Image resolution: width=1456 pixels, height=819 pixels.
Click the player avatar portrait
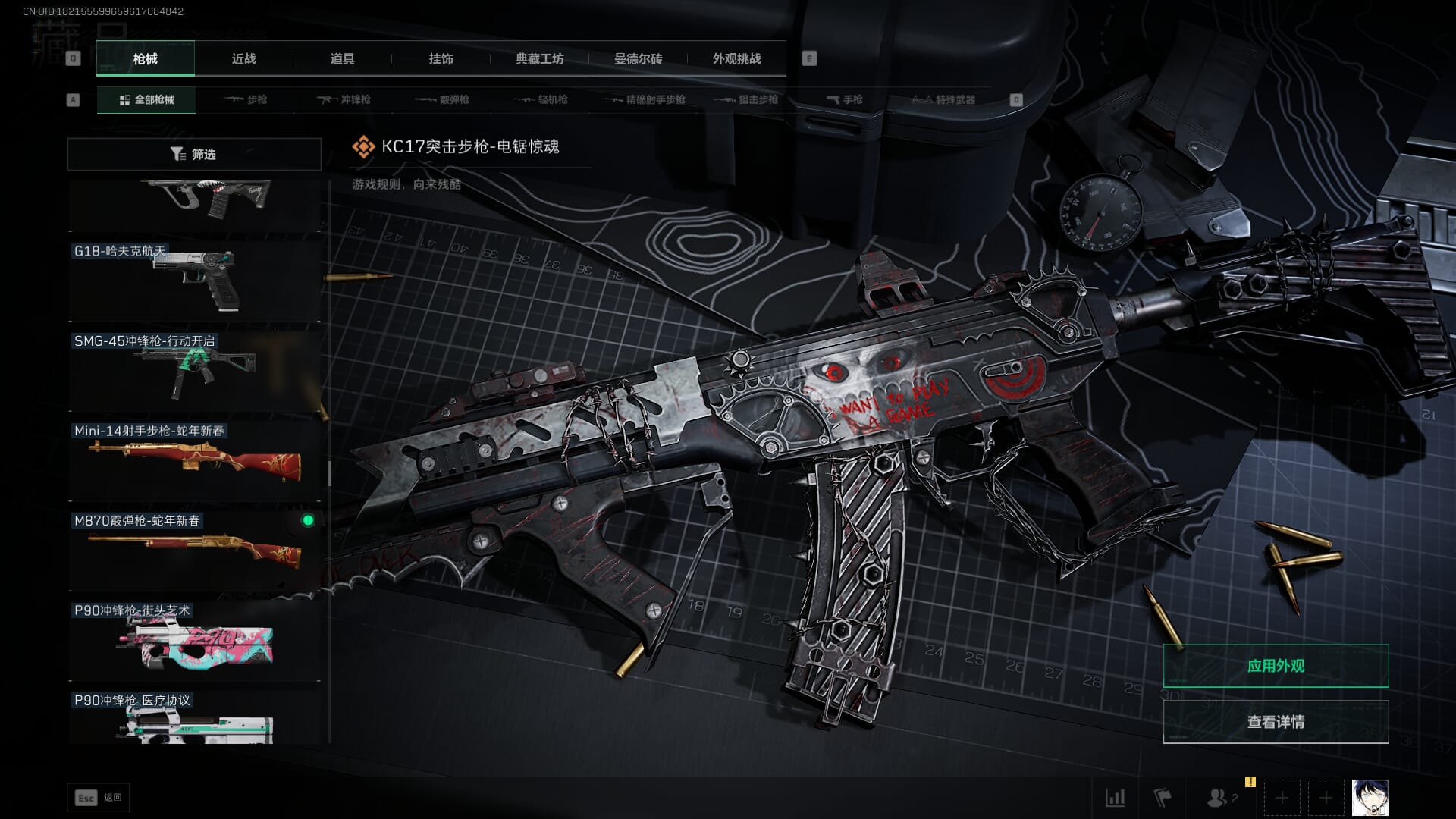click(1370, 798)
